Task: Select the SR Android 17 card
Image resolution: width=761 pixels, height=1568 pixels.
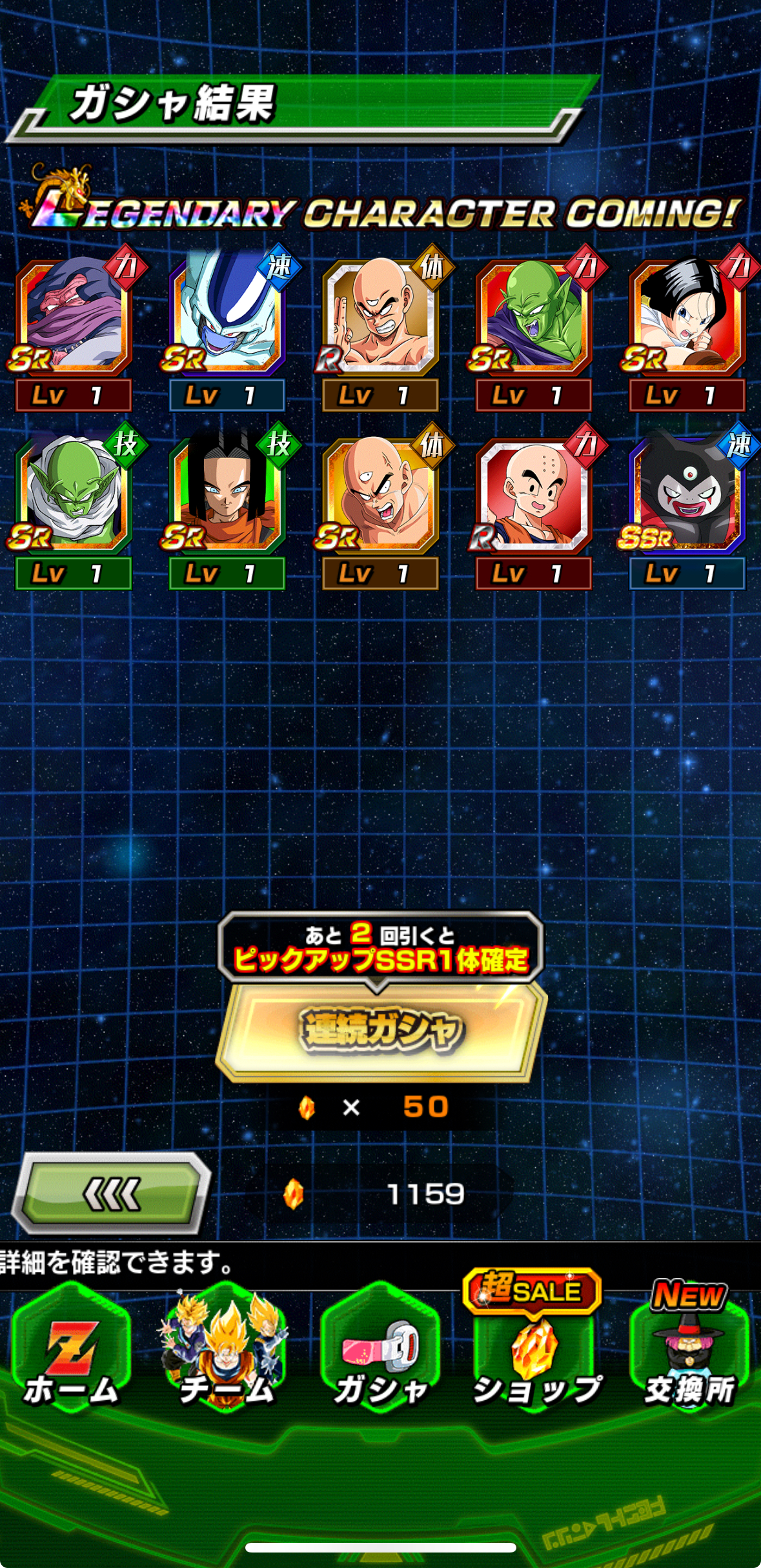Action: [227, 495]
